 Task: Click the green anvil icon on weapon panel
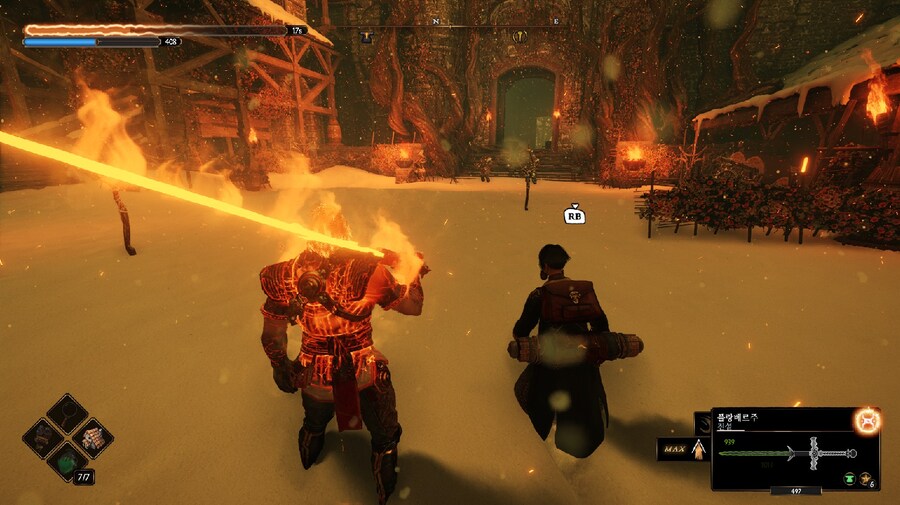tap(849, 479)
